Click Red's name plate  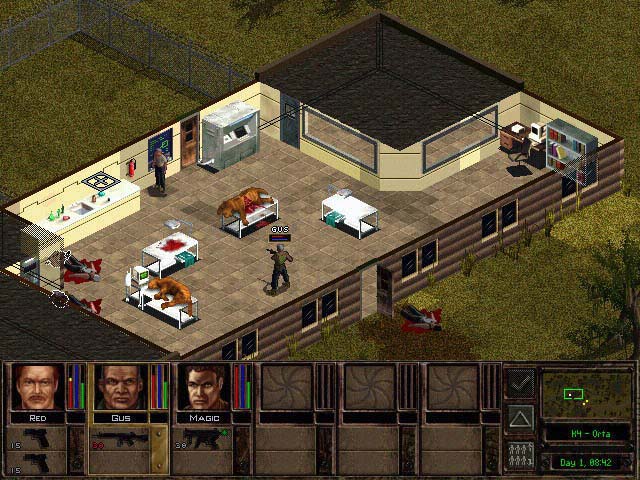(38, 417)
